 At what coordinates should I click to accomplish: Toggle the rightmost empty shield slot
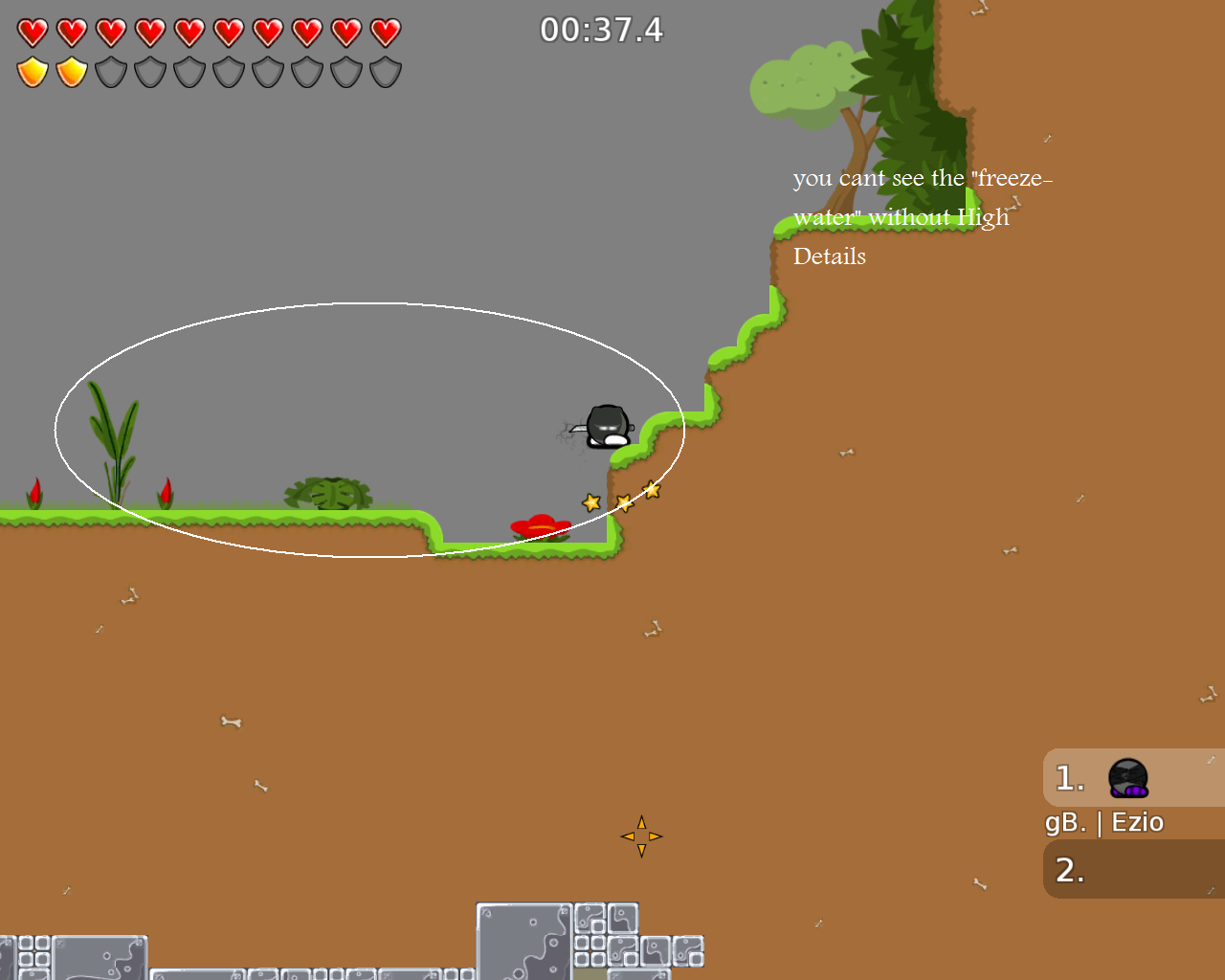tap(385, 72)
